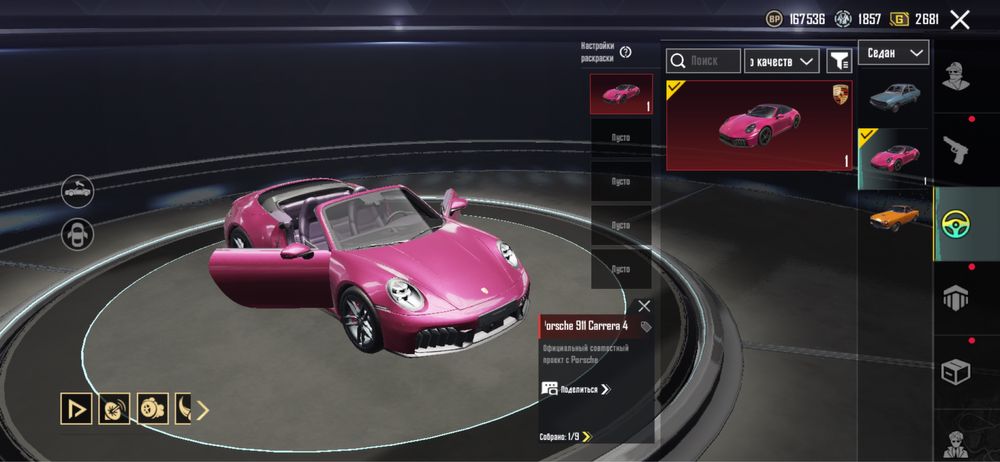Open the quality sort dropdown

click(x=782, y=62)
